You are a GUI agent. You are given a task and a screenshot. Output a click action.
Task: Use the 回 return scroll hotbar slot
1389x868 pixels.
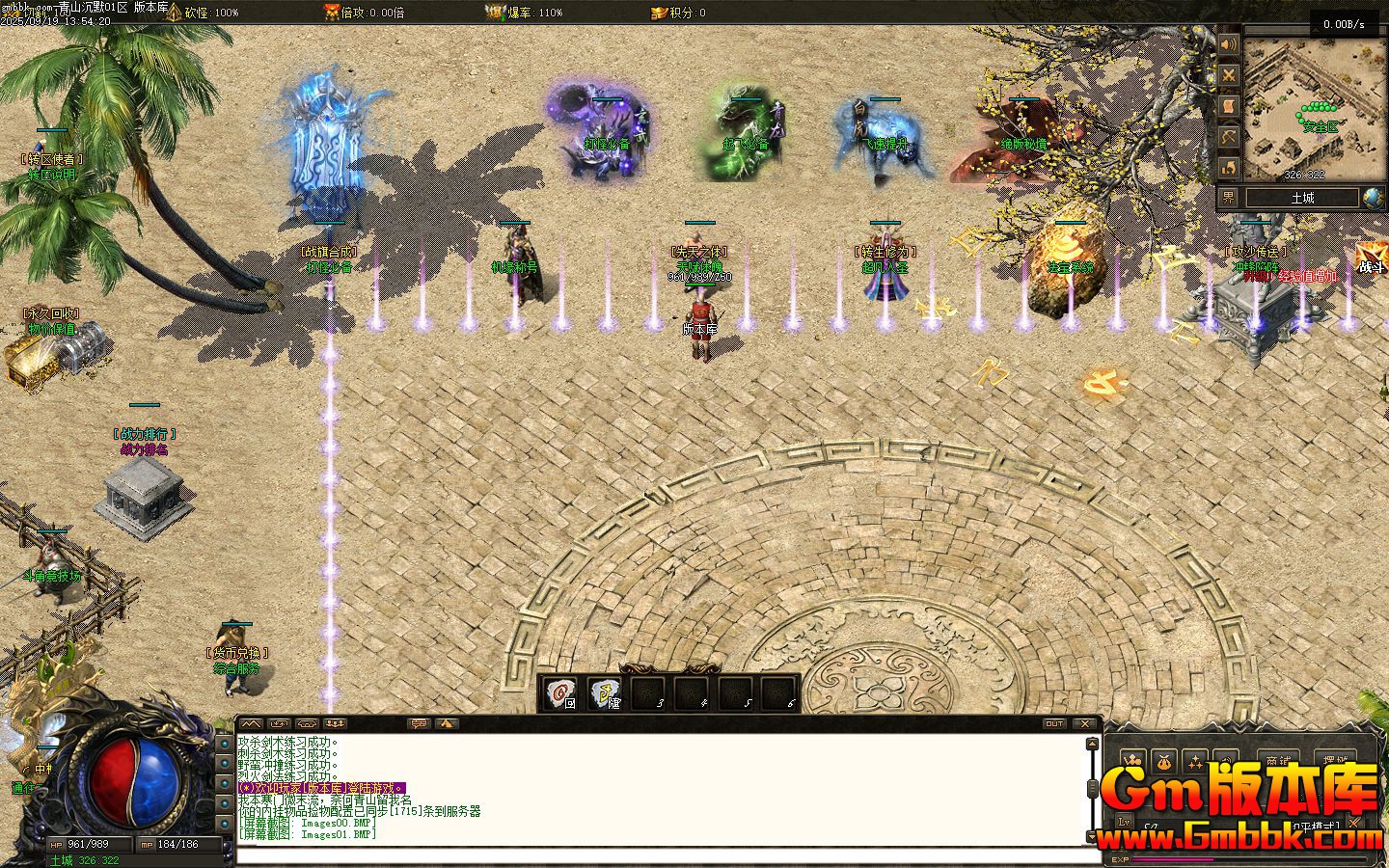[x=560, y=692]
